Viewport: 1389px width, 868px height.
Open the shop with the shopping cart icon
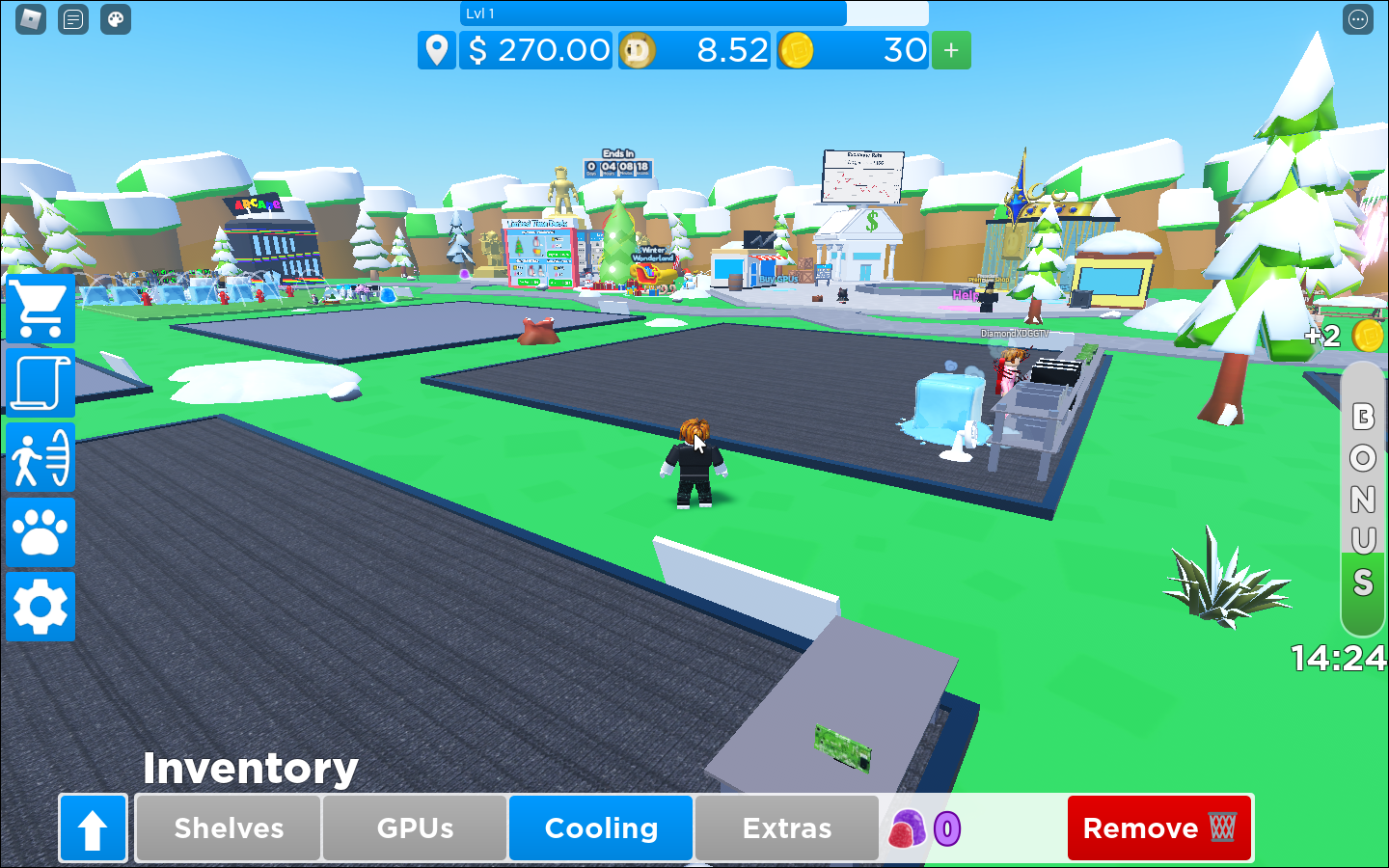(40, 309)
